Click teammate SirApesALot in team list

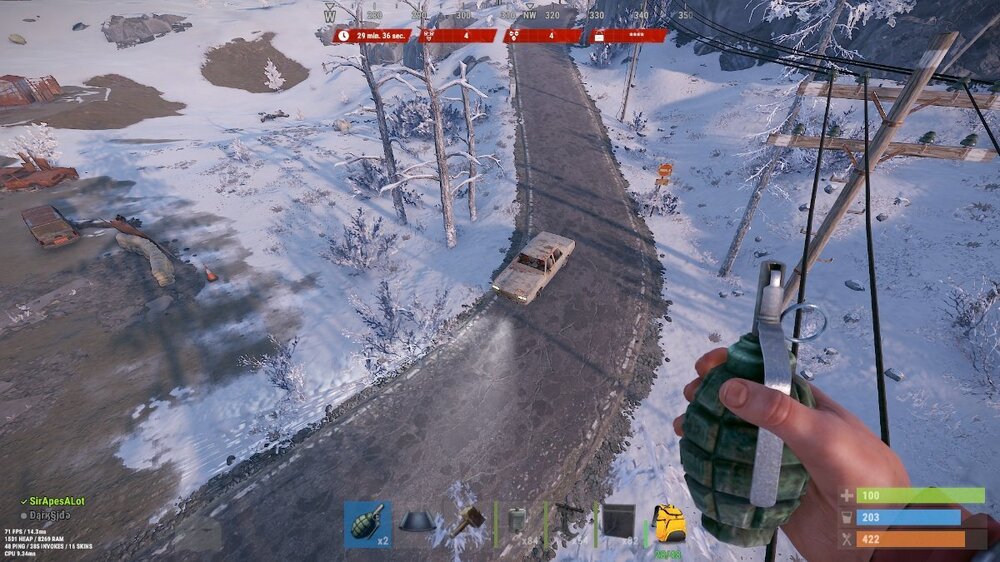(57, 500)
